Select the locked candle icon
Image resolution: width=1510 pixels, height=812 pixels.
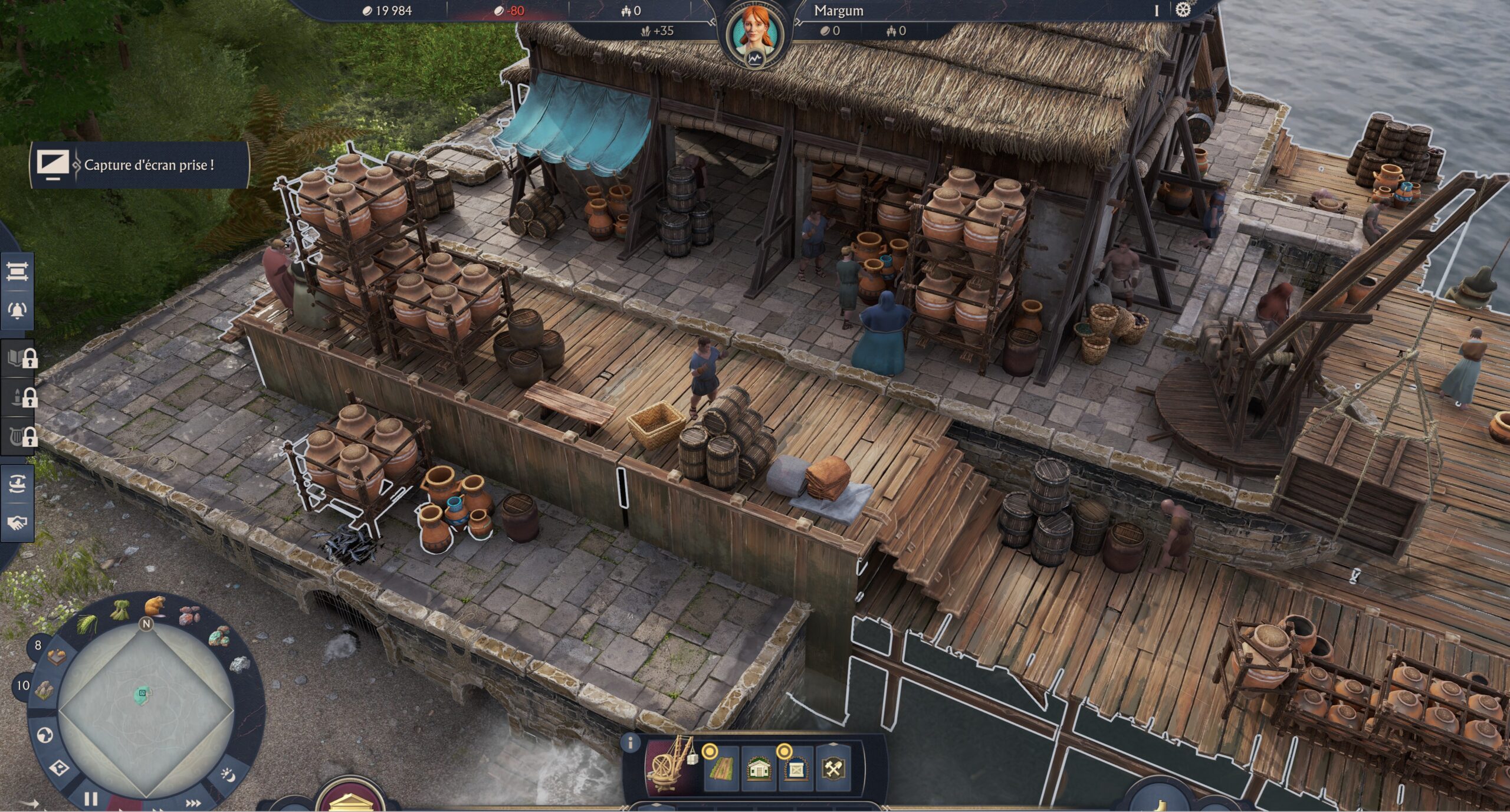[19, 397]
